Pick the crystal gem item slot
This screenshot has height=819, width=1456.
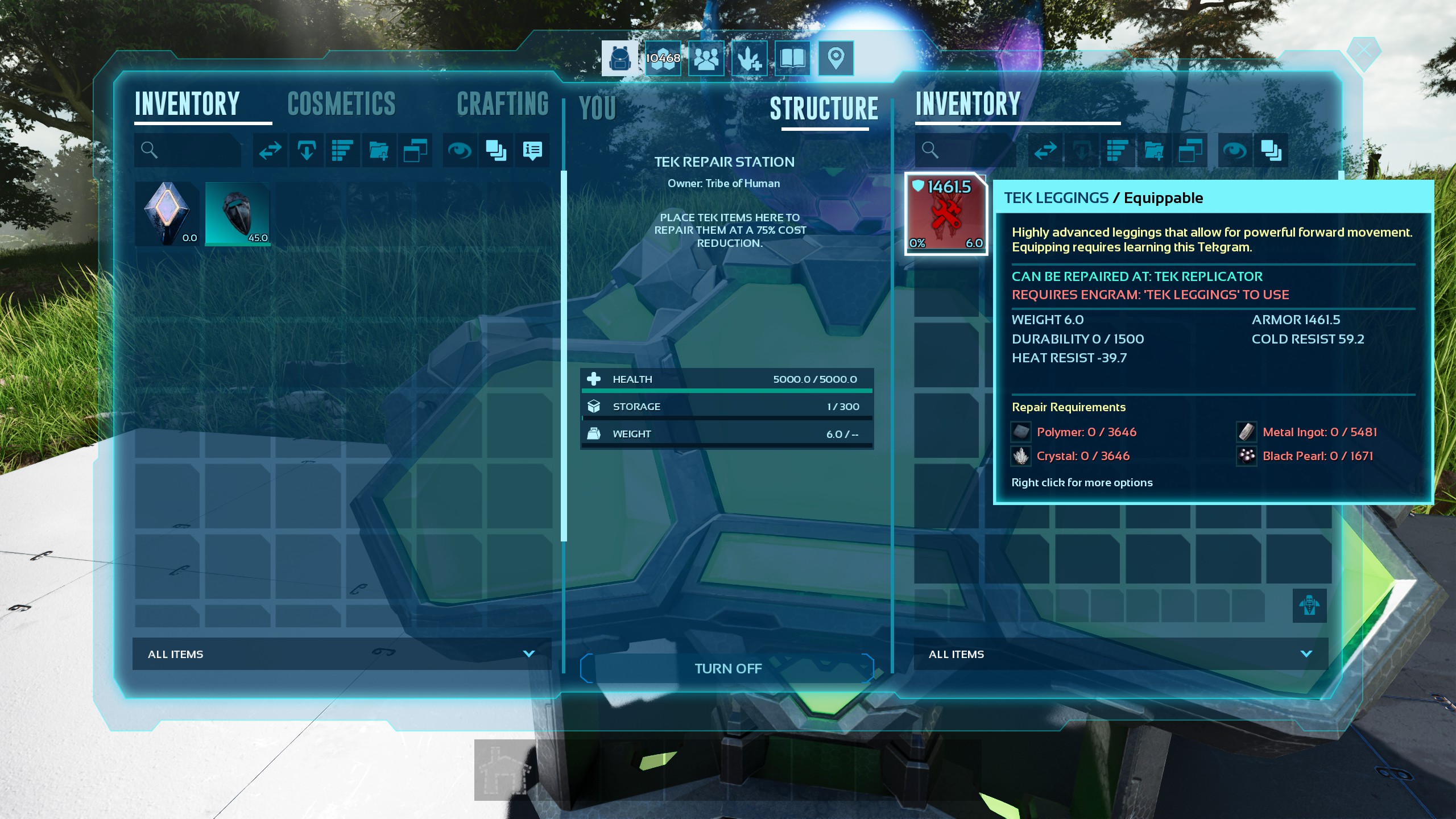[x=167, y=214]
